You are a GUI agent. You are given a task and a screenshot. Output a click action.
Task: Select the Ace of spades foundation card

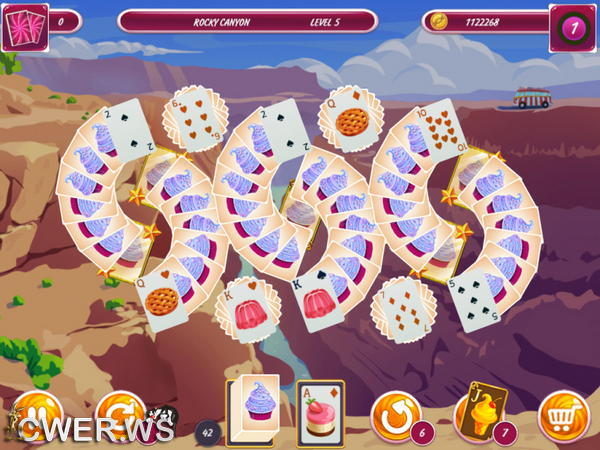(320, 412)
